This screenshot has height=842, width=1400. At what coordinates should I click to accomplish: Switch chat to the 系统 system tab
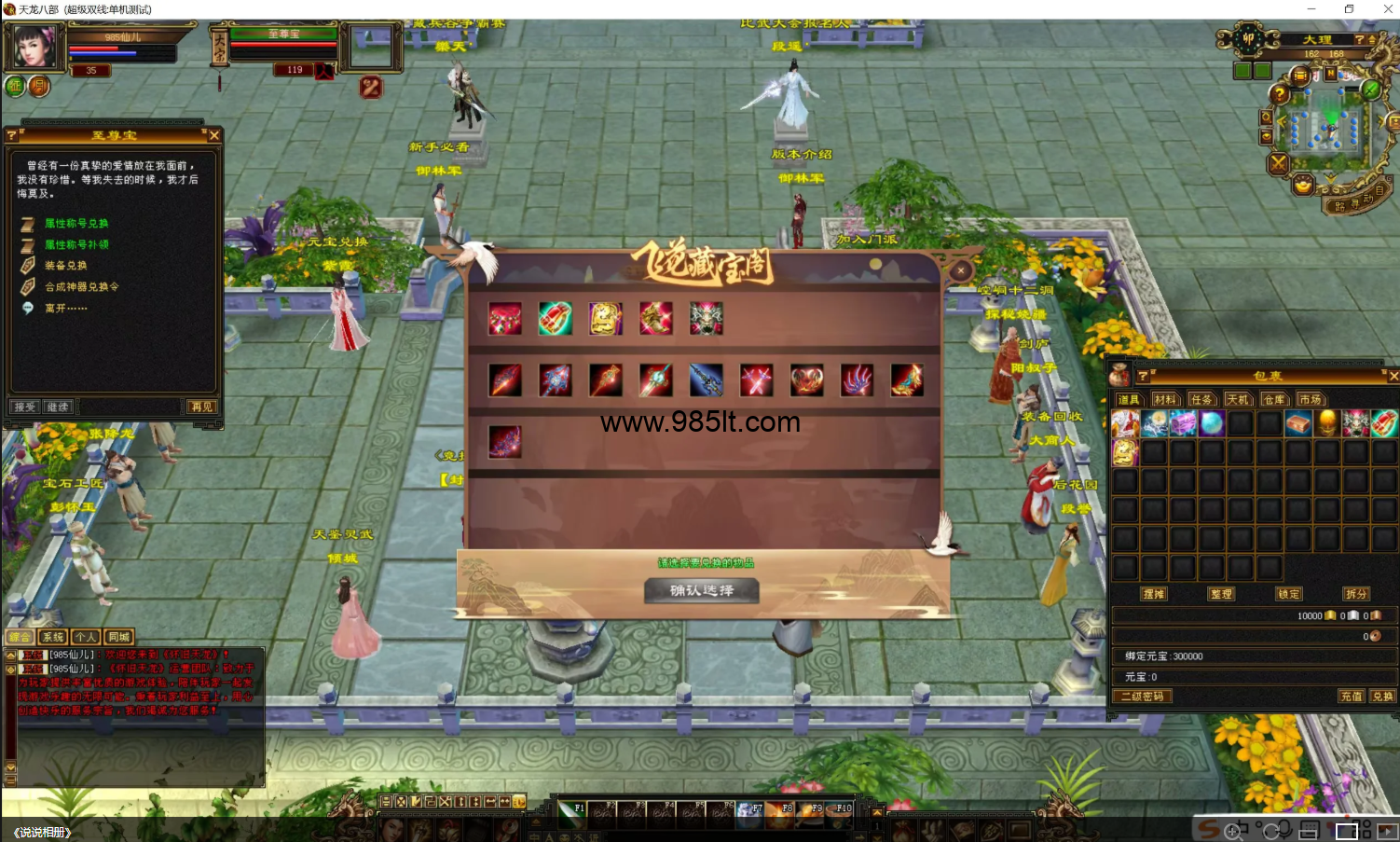point(53,637)
